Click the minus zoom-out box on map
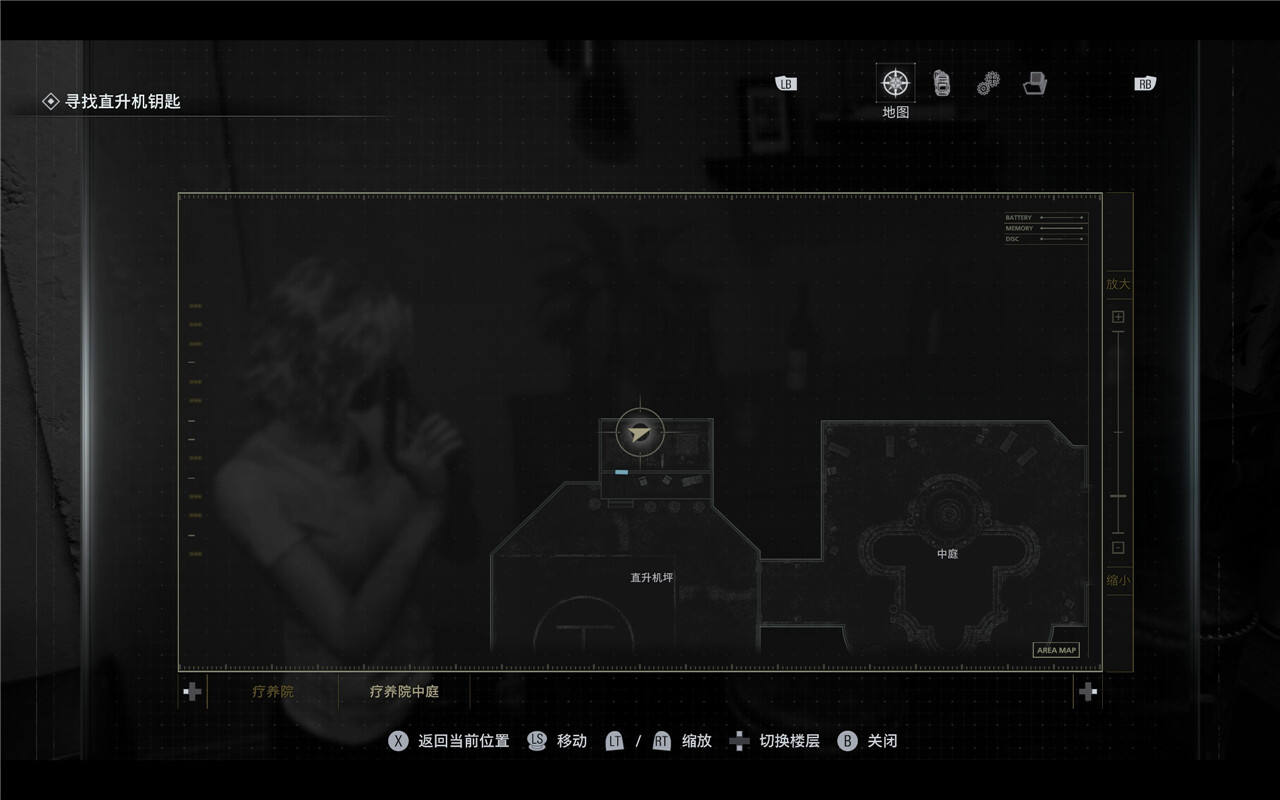Screen dimensions: 1280x800 1118,547
